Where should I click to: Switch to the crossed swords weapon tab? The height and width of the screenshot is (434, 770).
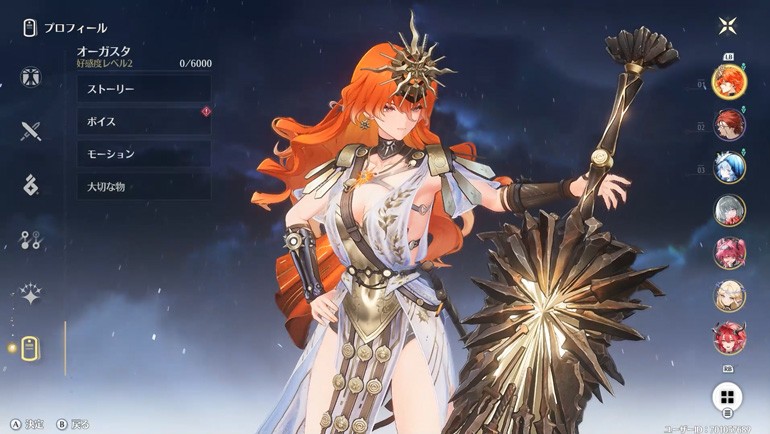30,130
